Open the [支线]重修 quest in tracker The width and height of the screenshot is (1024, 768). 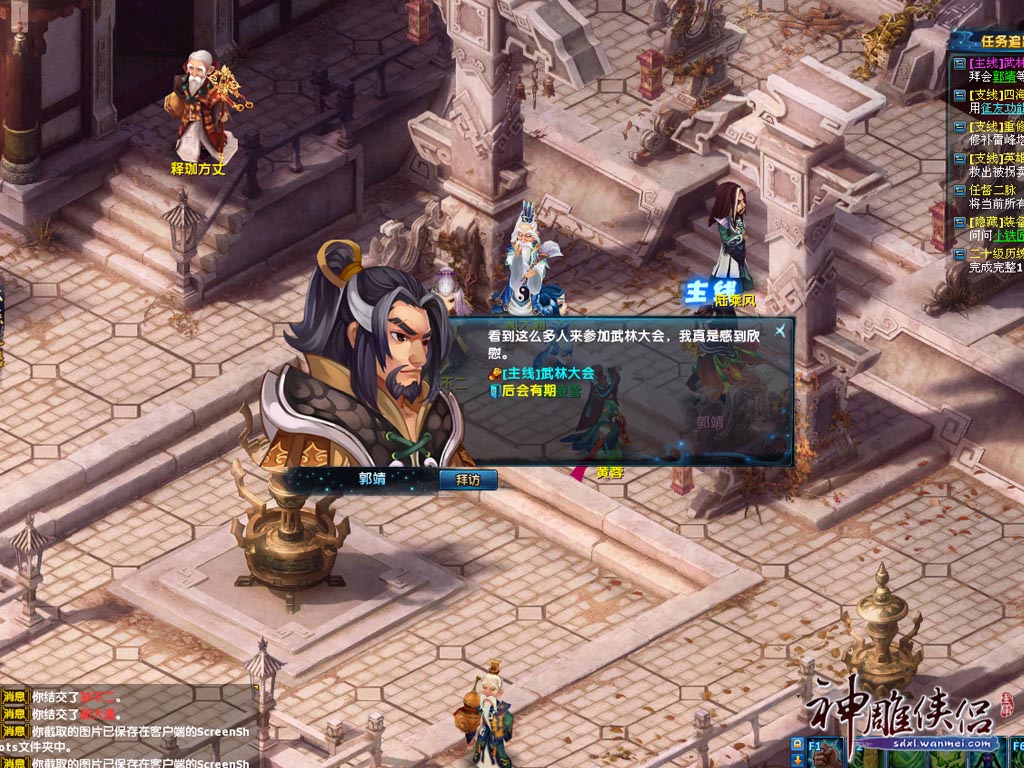coord(997,127)
